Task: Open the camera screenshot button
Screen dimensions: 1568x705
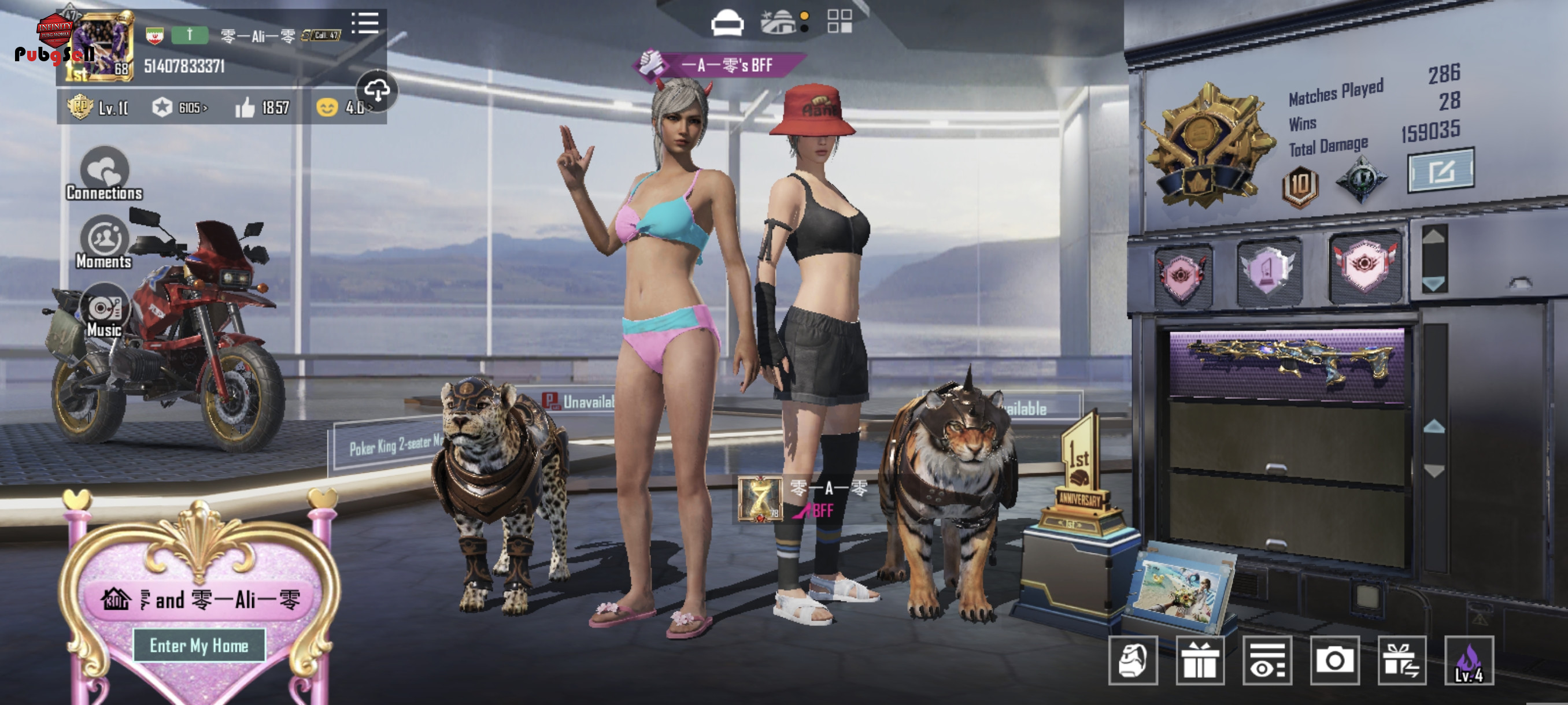Action: 1334,661
